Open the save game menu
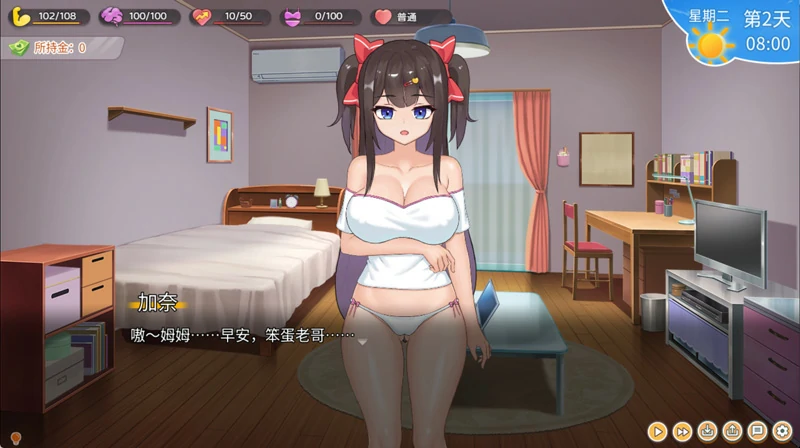 coord(708,431)
